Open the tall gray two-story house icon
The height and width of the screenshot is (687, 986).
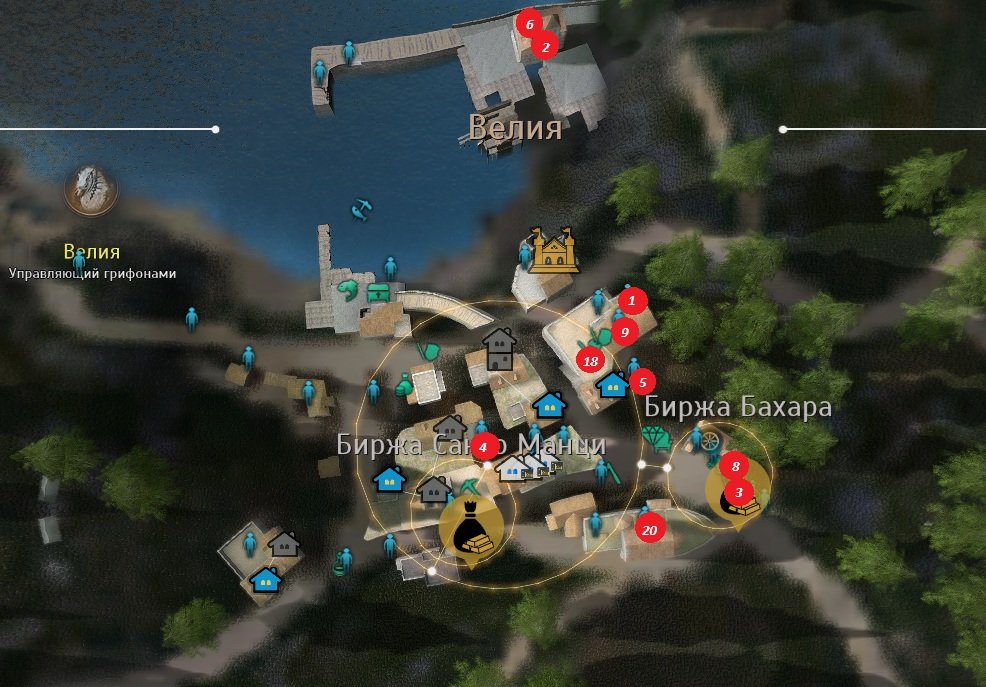pos(499,349)
